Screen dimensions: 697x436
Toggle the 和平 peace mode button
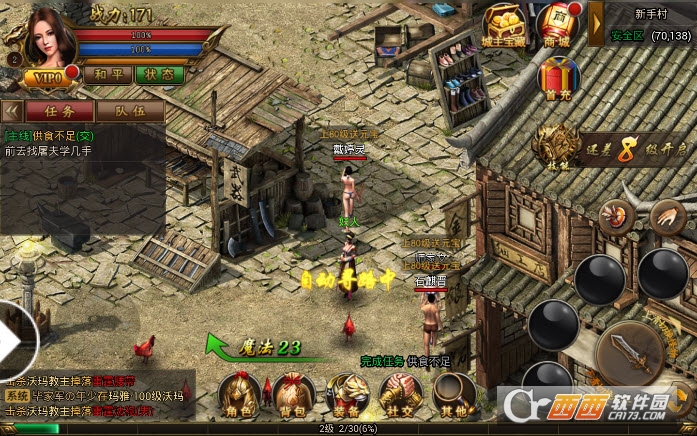[x=107, y=75]
